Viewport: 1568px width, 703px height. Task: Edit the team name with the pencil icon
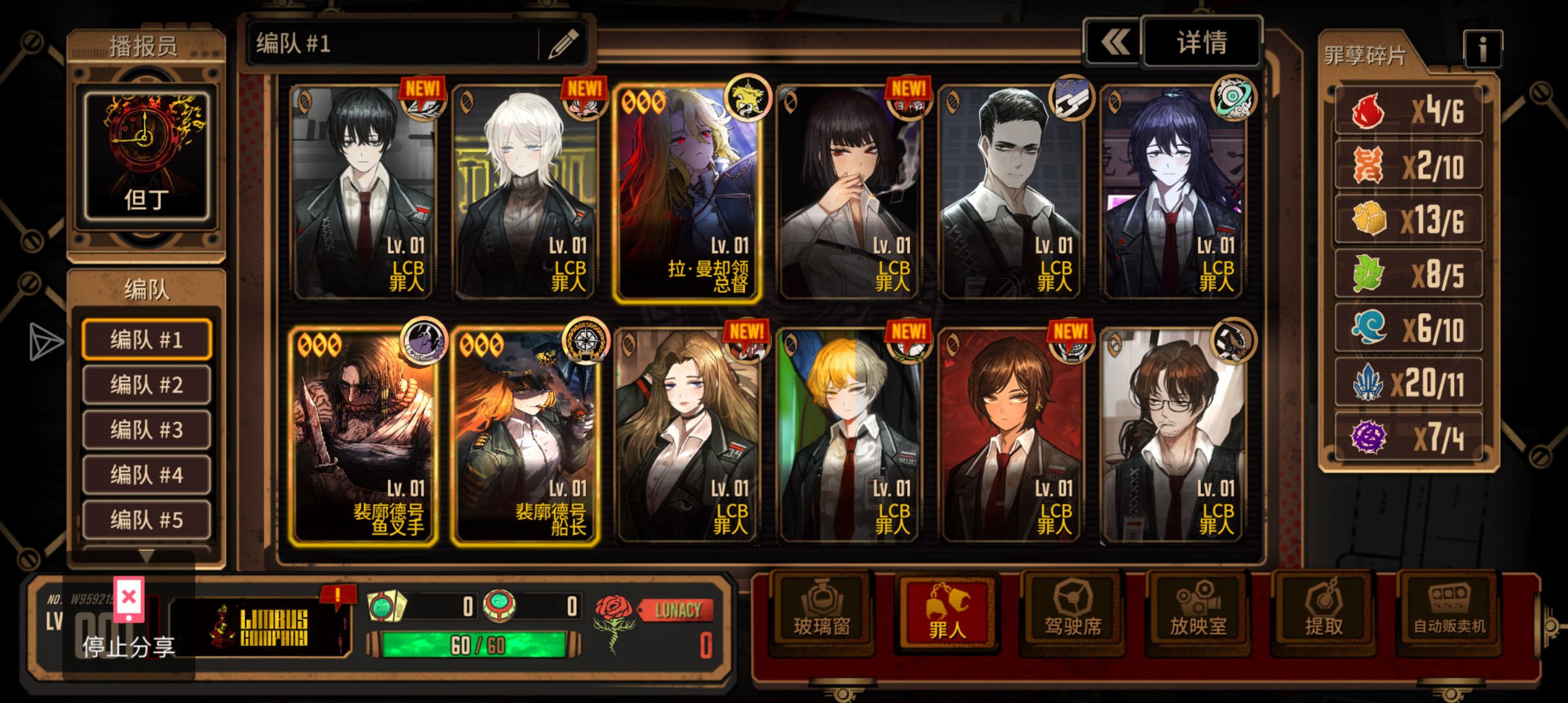point(563,44)
